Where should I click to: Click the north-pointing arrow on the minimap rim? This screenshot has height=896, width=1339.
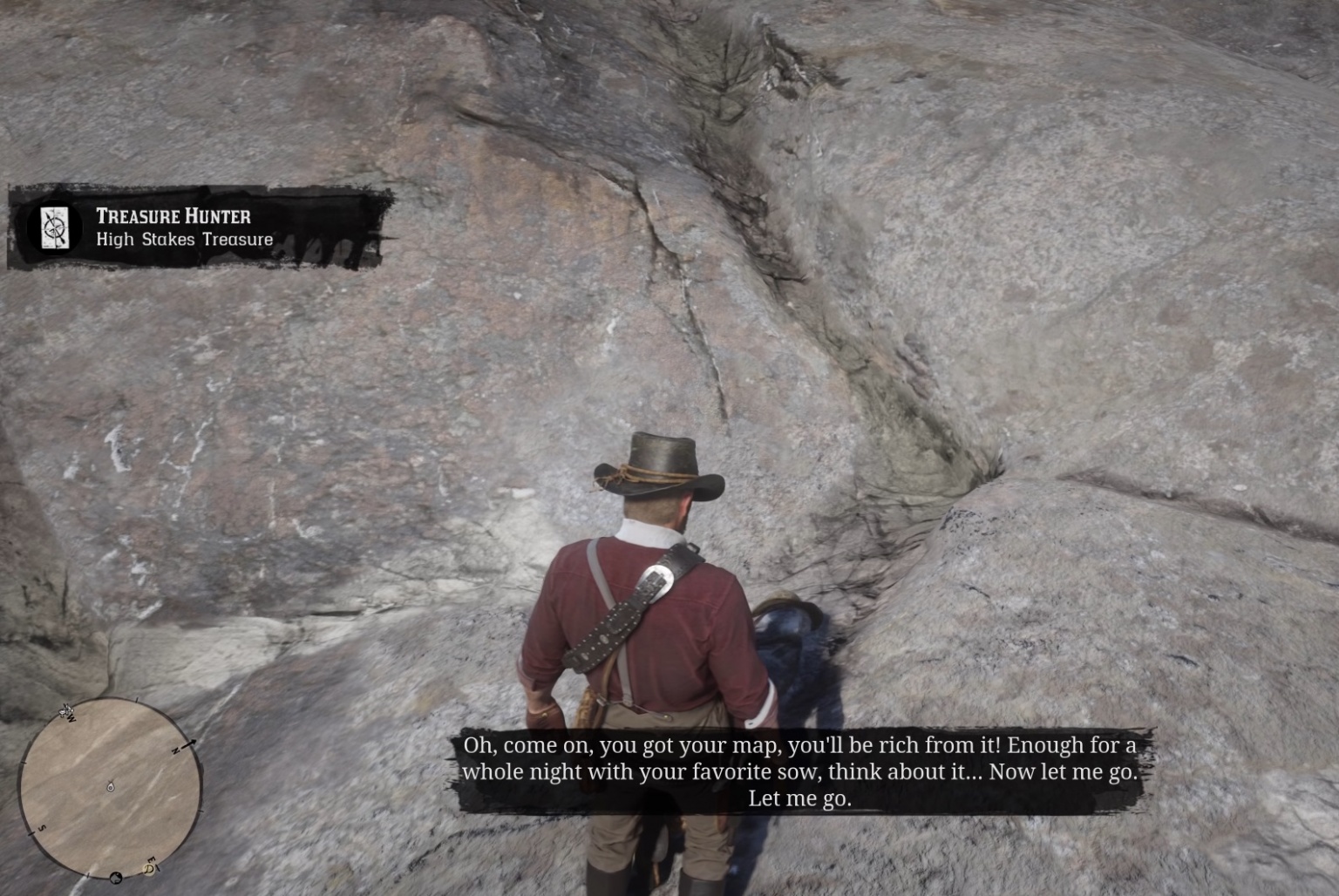pos(191,743)
